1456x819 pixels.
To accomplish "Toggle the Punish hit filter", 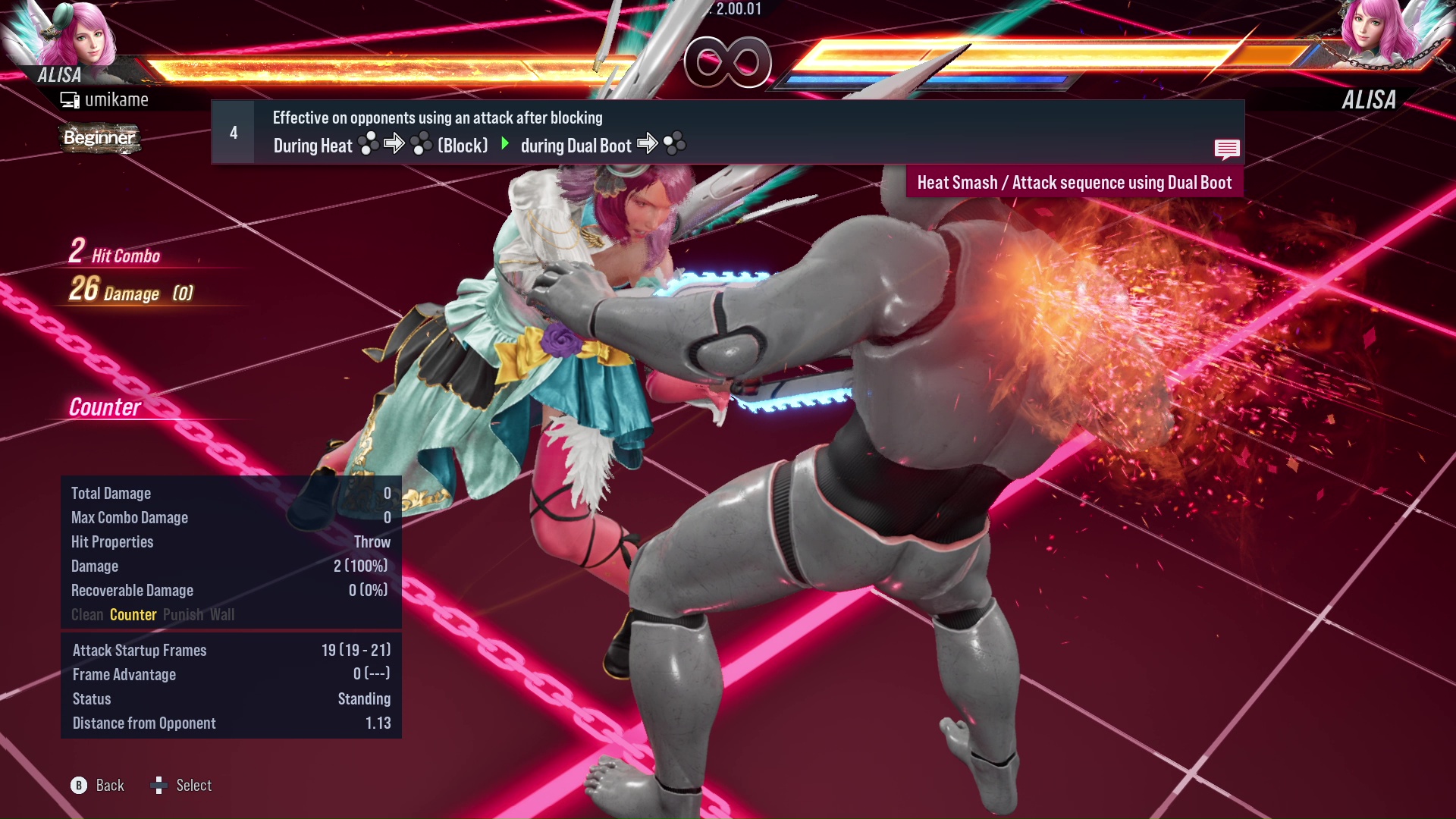I will click(x=183, y=615).
